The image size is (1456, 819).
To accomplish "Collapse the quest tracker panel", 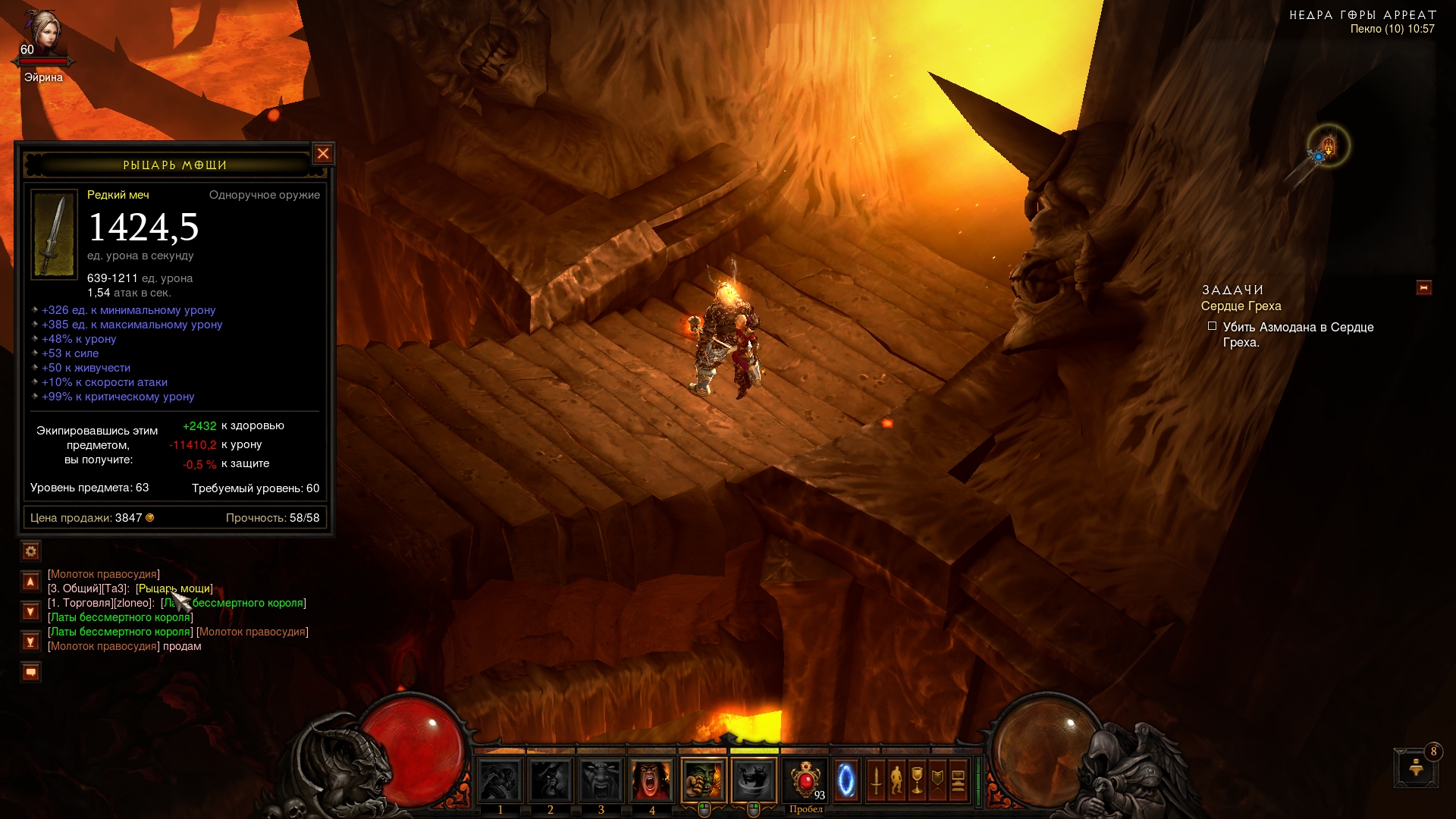I will coord(1423,288).
